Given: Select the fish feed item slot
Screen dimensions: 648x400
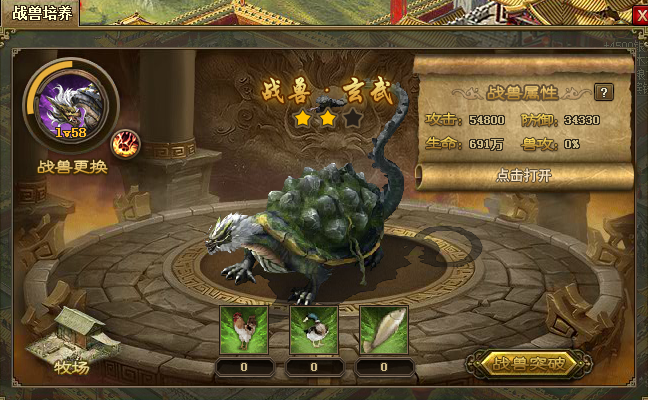Looking at the screenshot, I should click(384, 330).
